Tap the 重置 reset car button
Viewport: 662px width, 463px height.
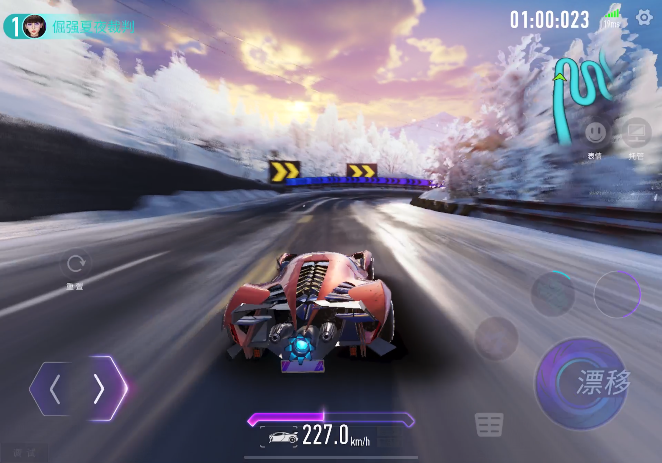pyautogui.click(x=75, y=265)
